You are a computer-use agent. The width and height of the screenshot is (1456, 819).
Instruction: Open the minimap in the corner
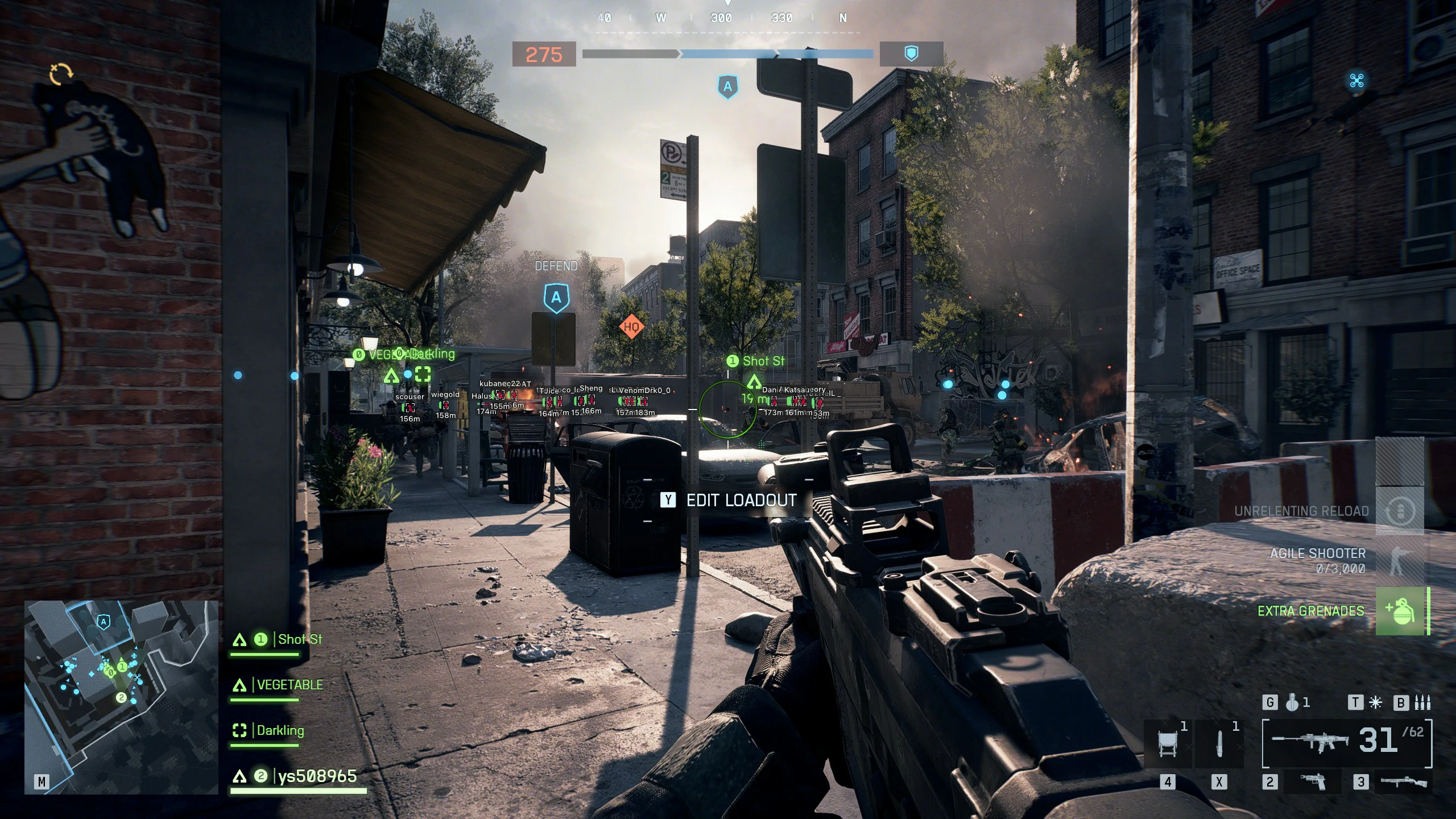121,697
